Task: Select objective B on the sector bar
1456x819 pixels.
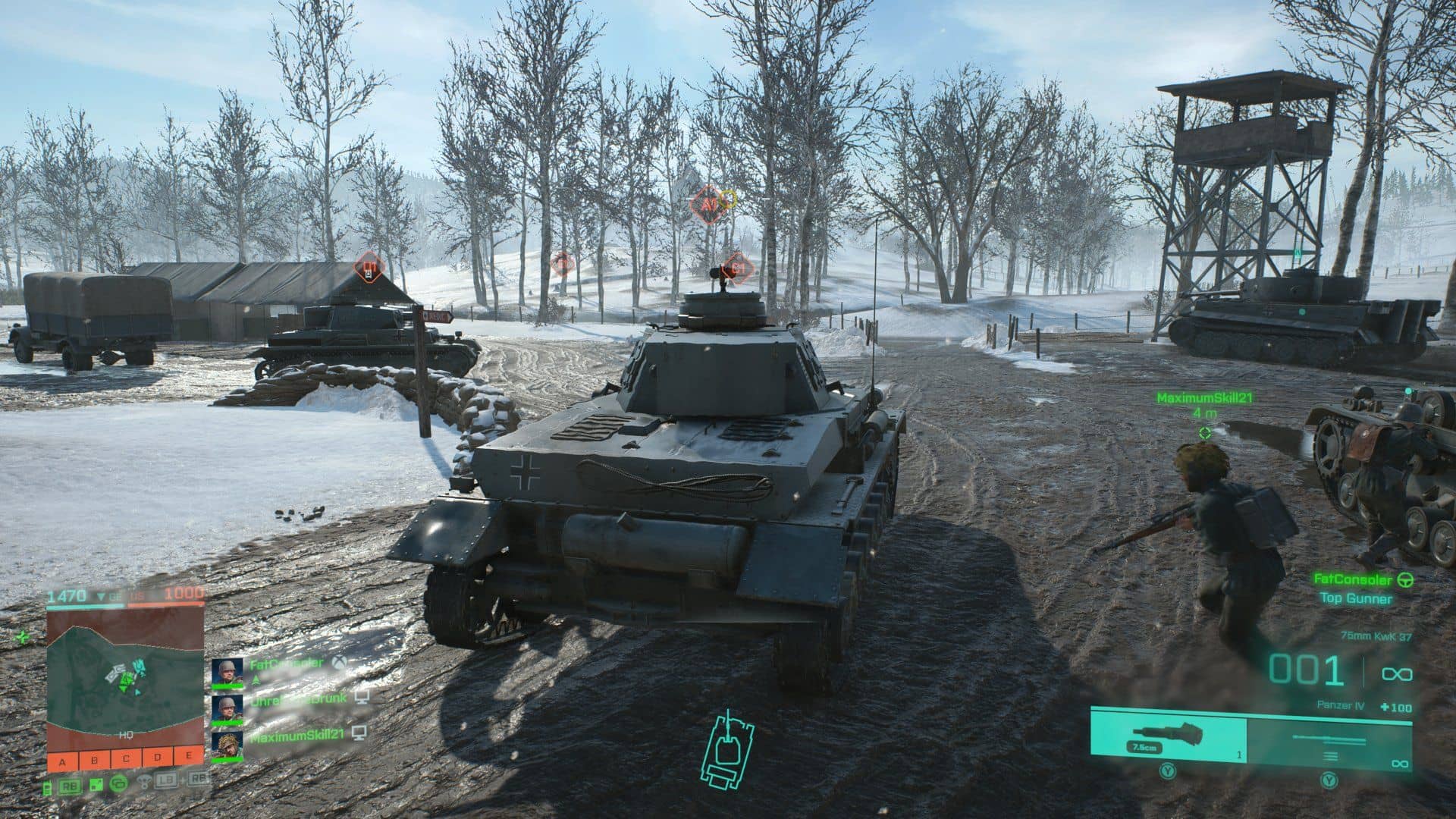Action: [93, 758]
